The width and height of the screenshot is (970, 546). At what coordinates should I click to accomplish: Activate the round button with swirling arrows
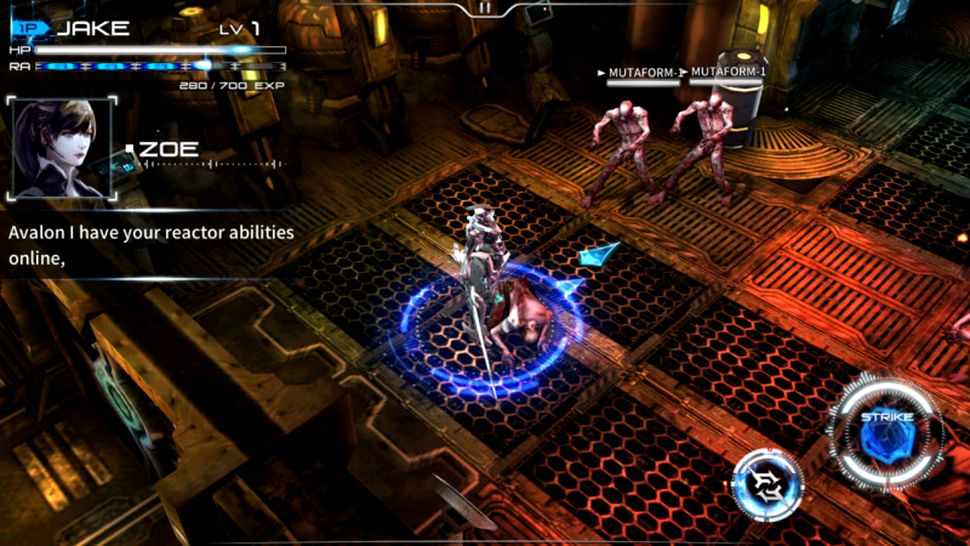pos(767,486)
